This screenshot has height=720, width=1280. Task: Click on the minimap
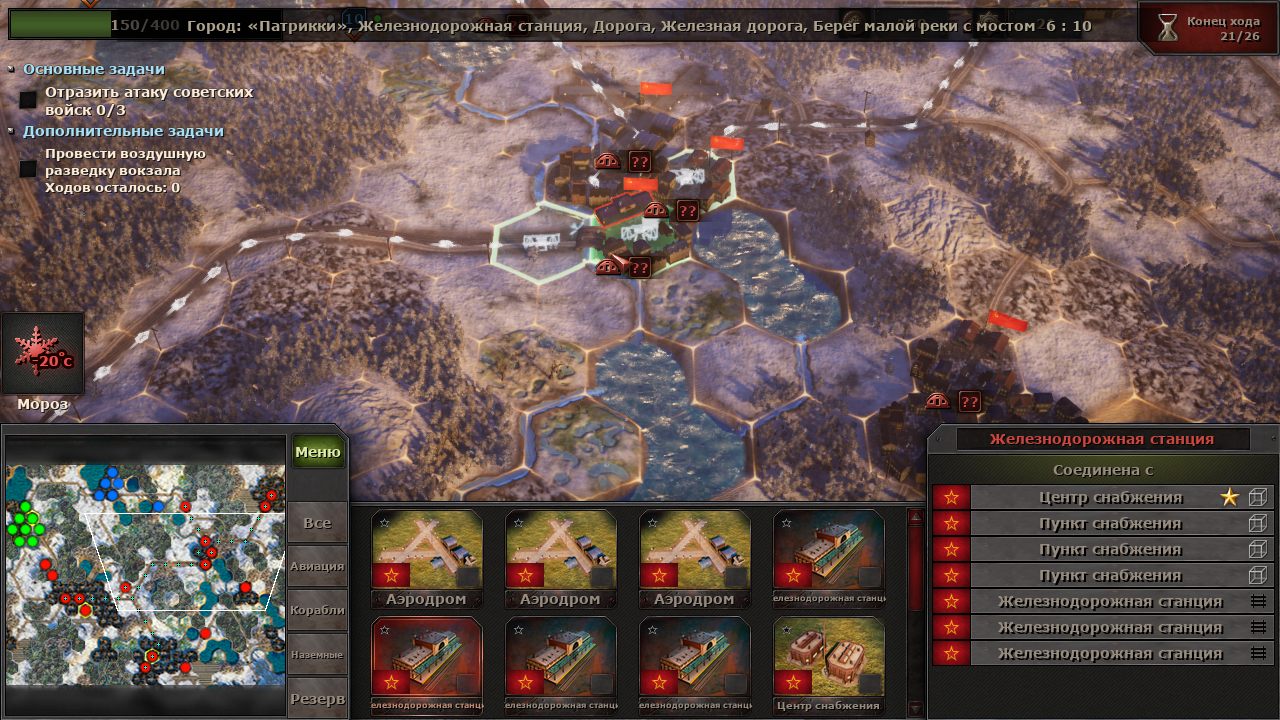pyautogui.click(x=145, y=573)
